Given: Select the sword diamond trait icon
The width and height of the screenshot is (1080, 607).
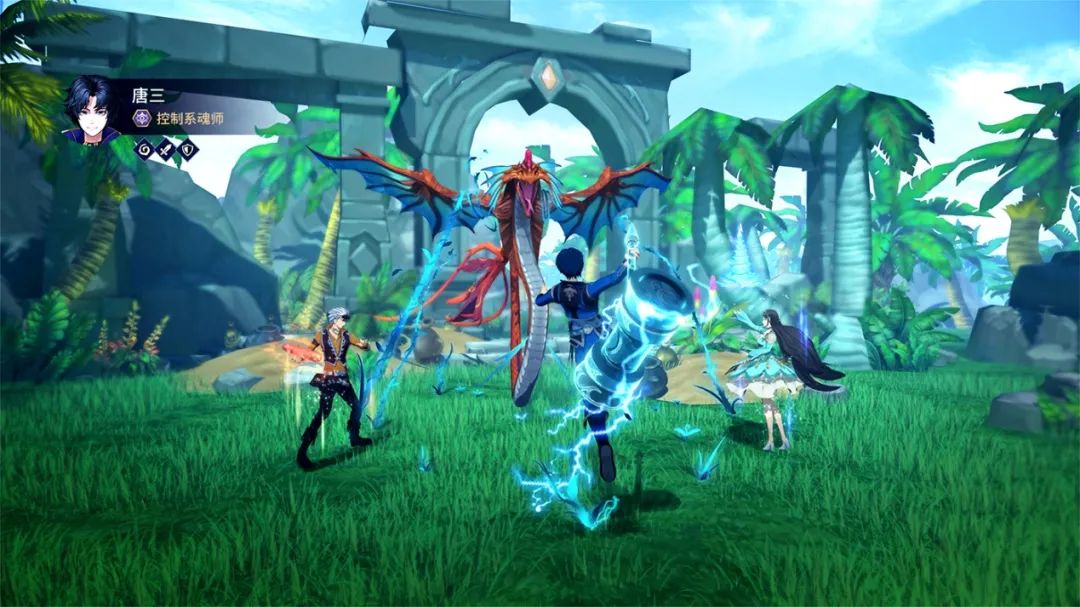Looking at the screenshot, I should click(x=167, y=150).
